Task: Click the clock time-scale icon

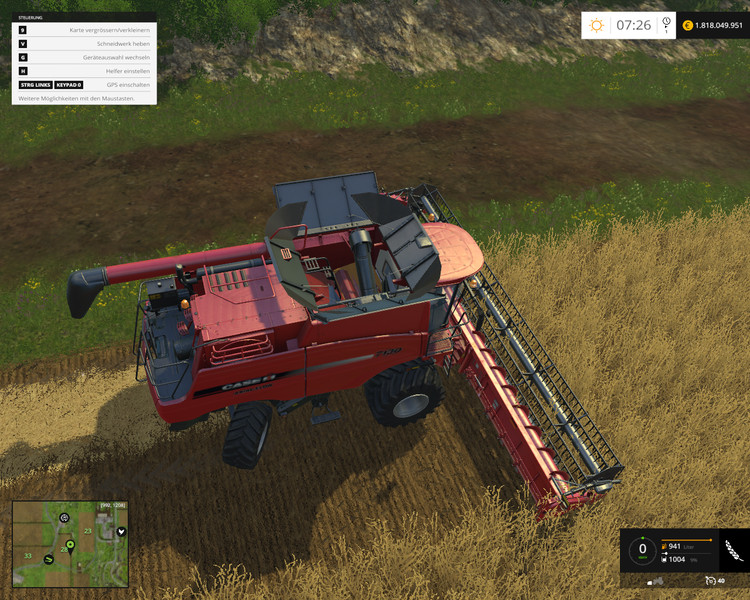Action: coord(665,26)
